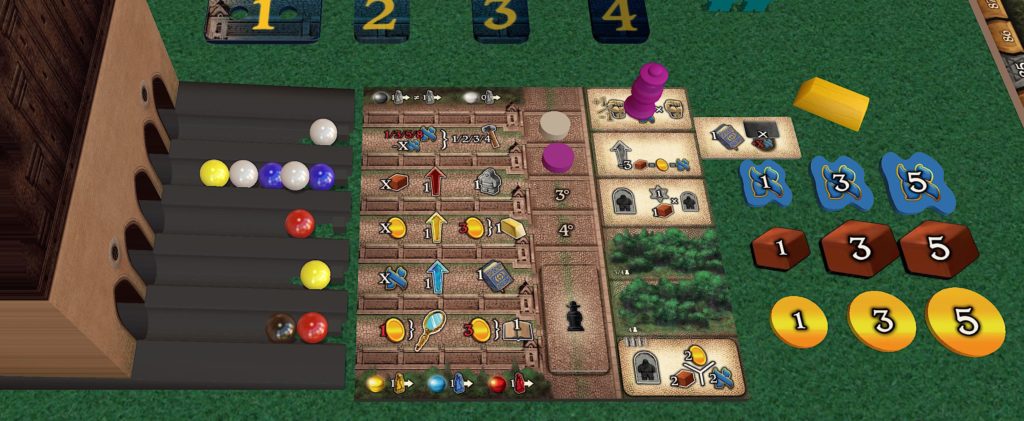Image resolution: width=1024 pixels, height=421 pixels.
Task: Pick the brown value 3 token
Action: (x=858, y=249)
